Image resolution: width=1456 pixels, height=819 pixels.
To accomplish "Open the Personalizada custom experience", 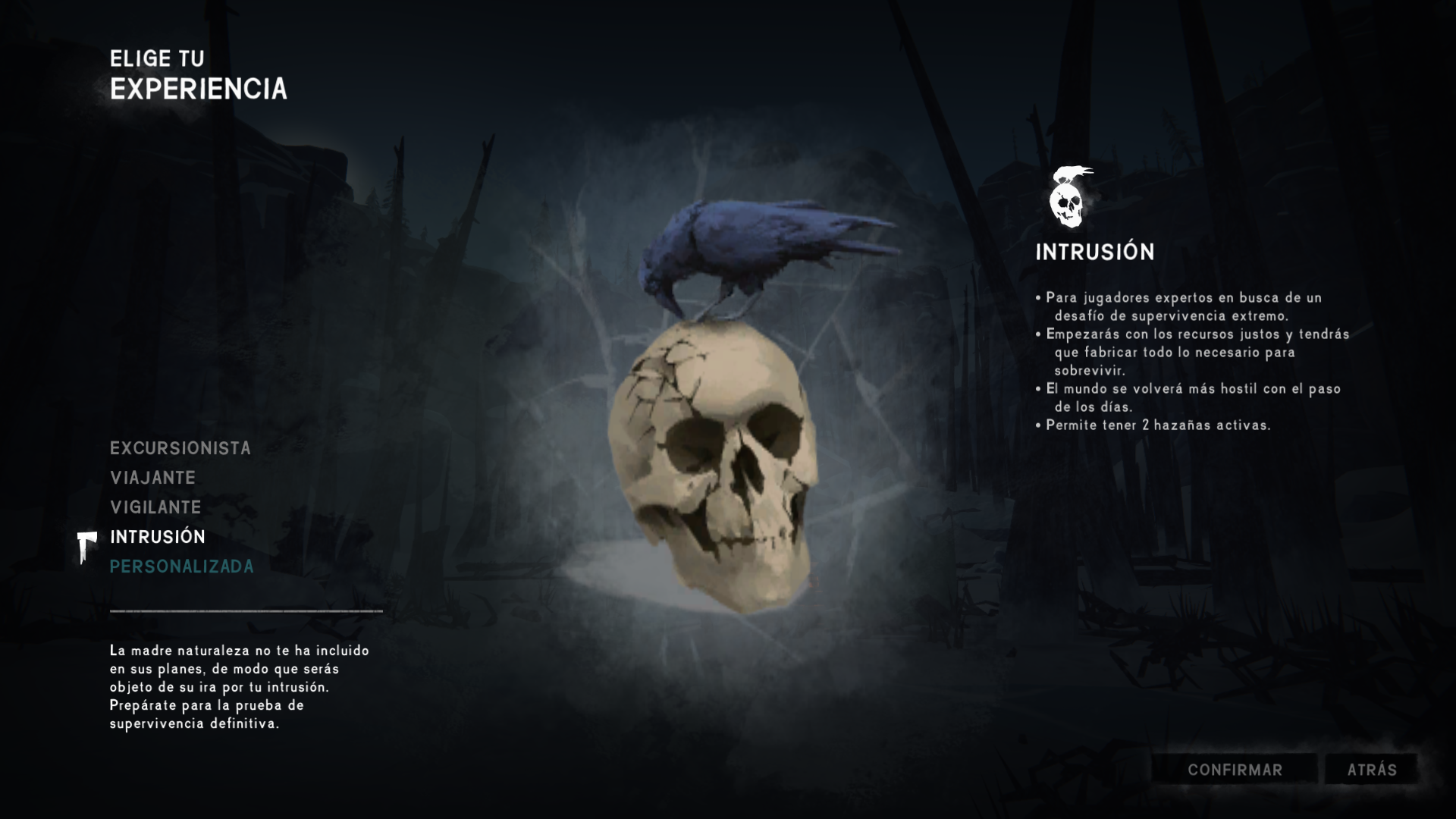I will (182, 566).
